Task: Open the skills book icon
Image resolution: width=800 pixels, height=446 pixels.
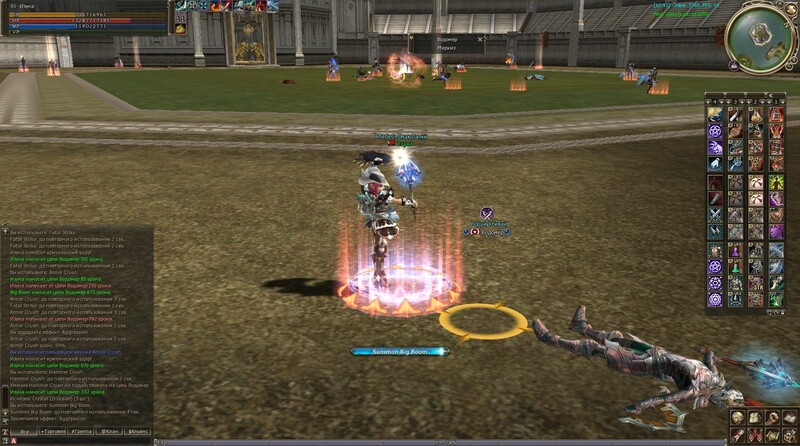Action: pos(788,418)
